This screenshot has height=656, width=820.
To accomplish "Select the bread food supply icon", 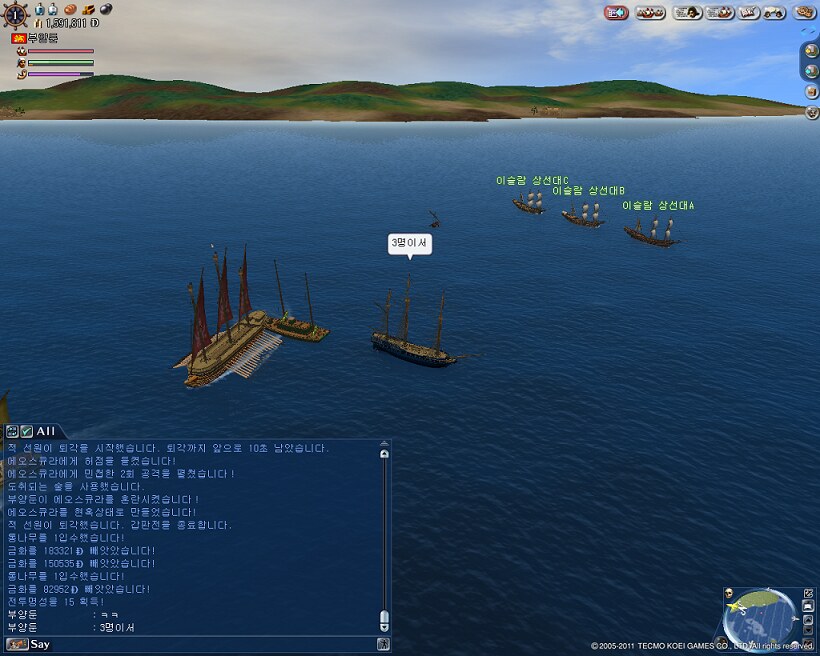I will [72, 9].
